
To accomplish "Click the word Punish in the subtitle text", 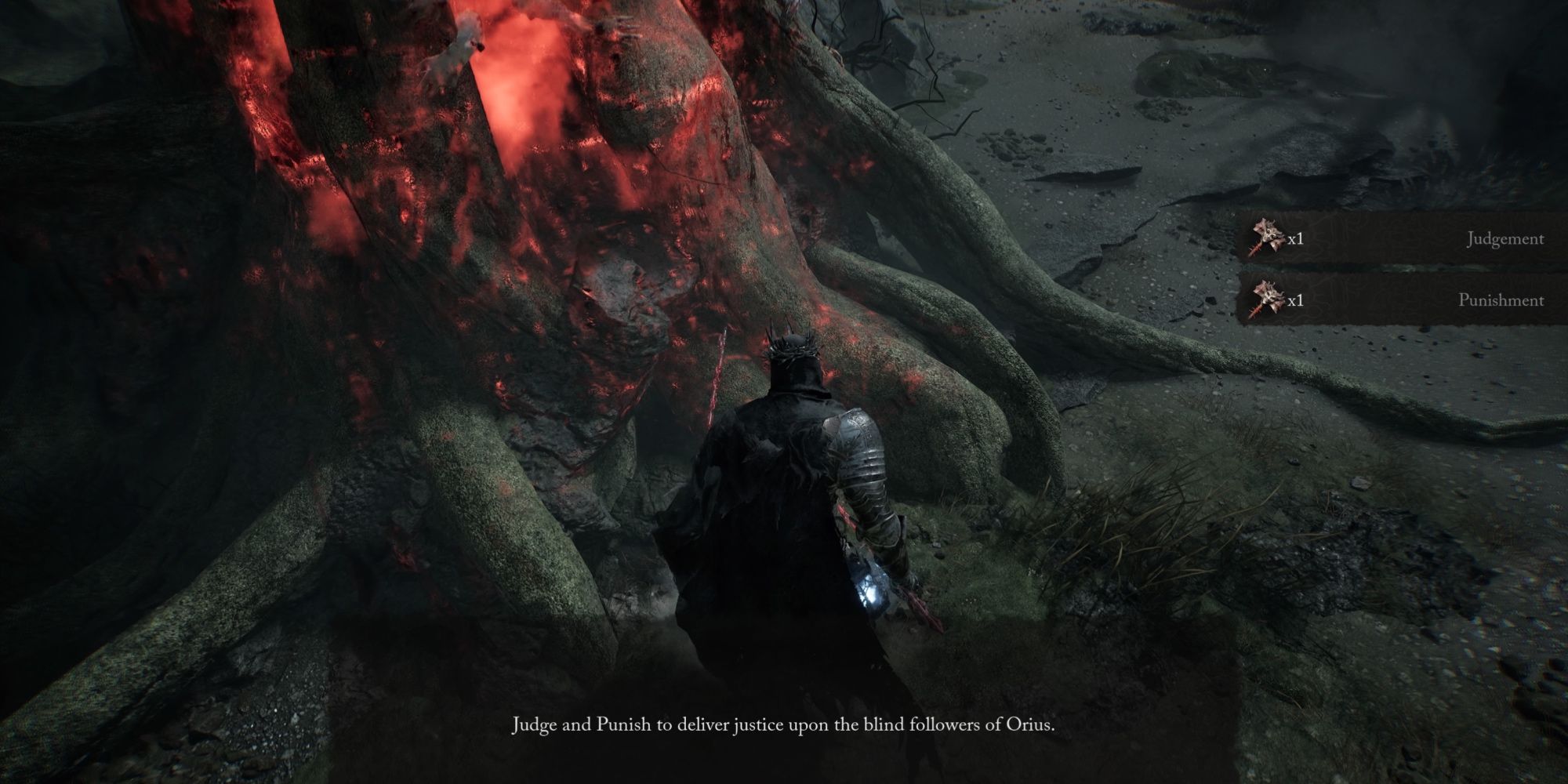I will coord(622,724).
